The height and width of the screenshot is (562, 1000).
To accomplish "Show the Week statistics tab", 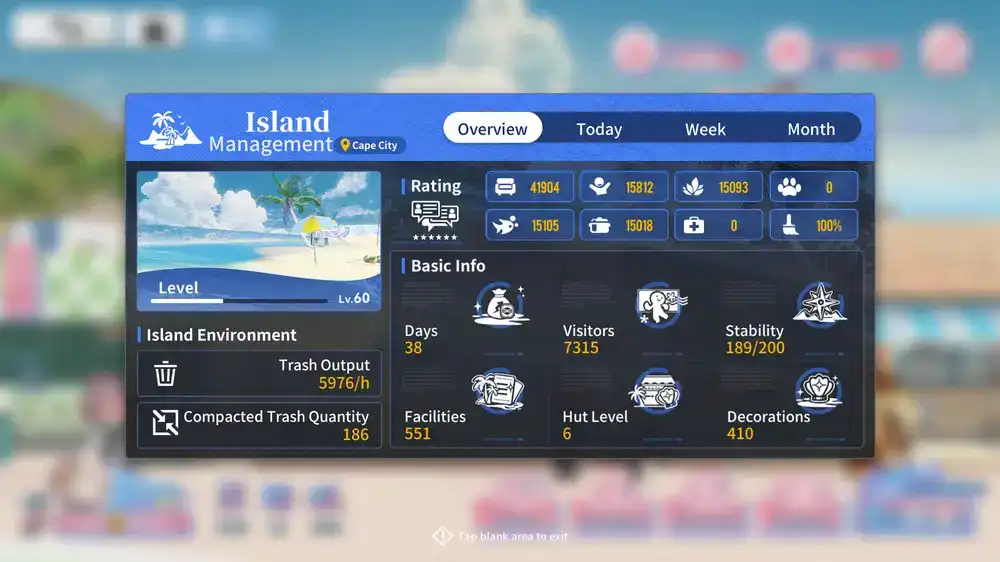I will [x=705, y=129].
